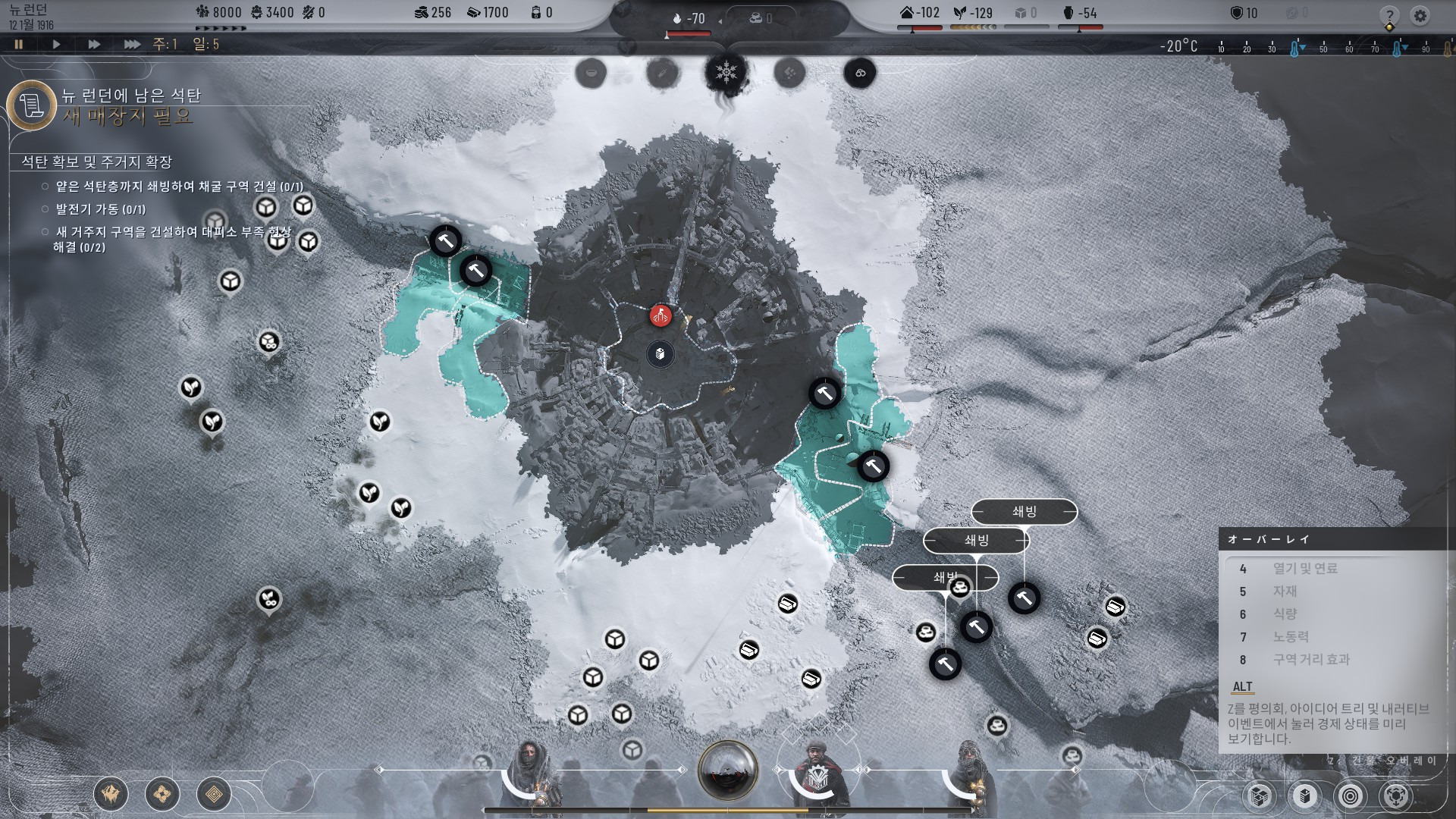This screenshot has height=819, width=1456.
Task: Choose the syringe disease problem icon
Action: (x=661, y=73)
